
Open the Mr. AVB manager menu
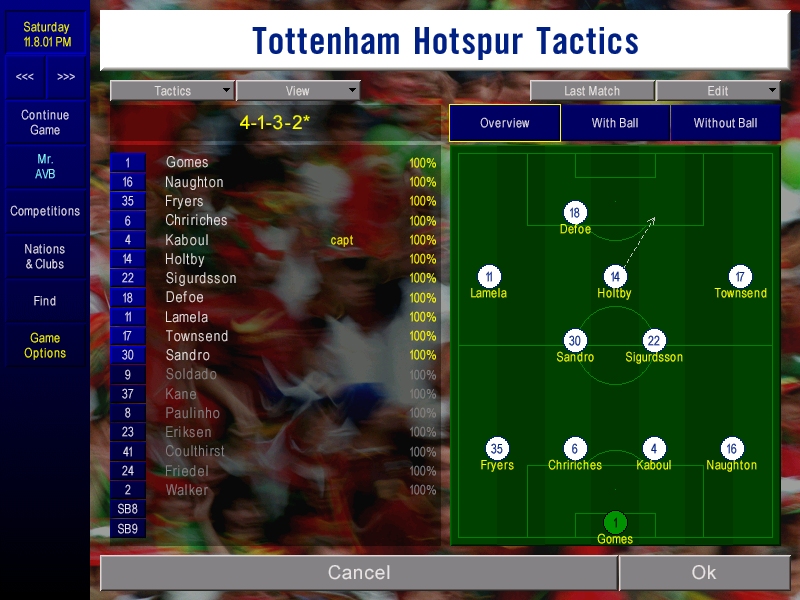click(x=45, y=167)
